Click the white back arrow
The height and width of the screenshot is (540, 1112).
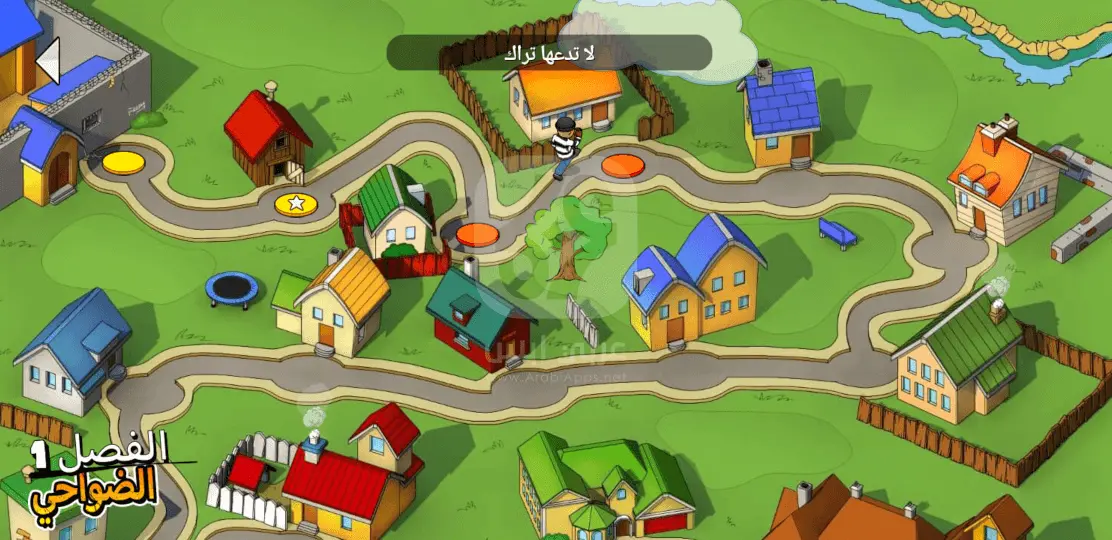(x=48, y=62)
